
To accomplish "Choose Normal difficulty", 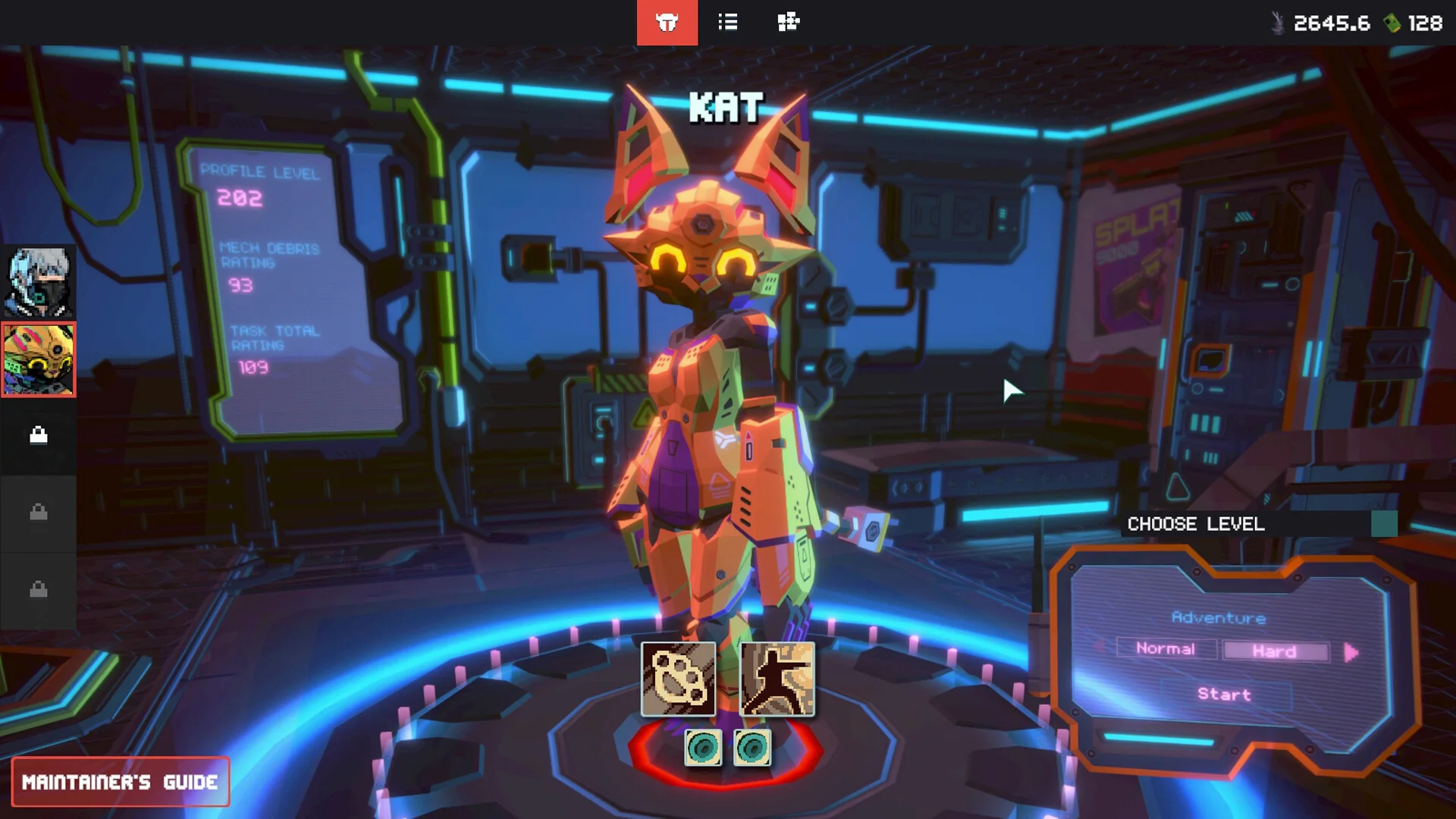I will [x=1166, y=649].
